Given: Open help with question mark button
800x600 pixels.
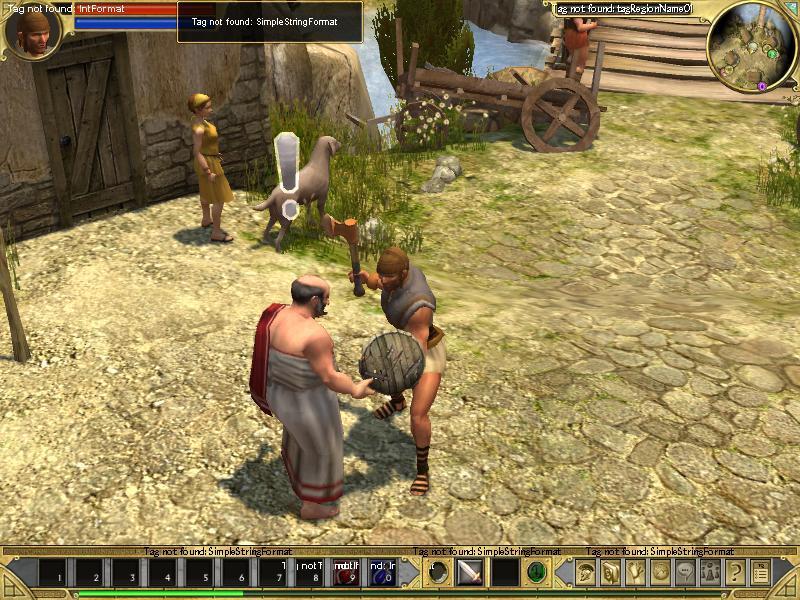Looking at the screenshot, I should point(736,573).
